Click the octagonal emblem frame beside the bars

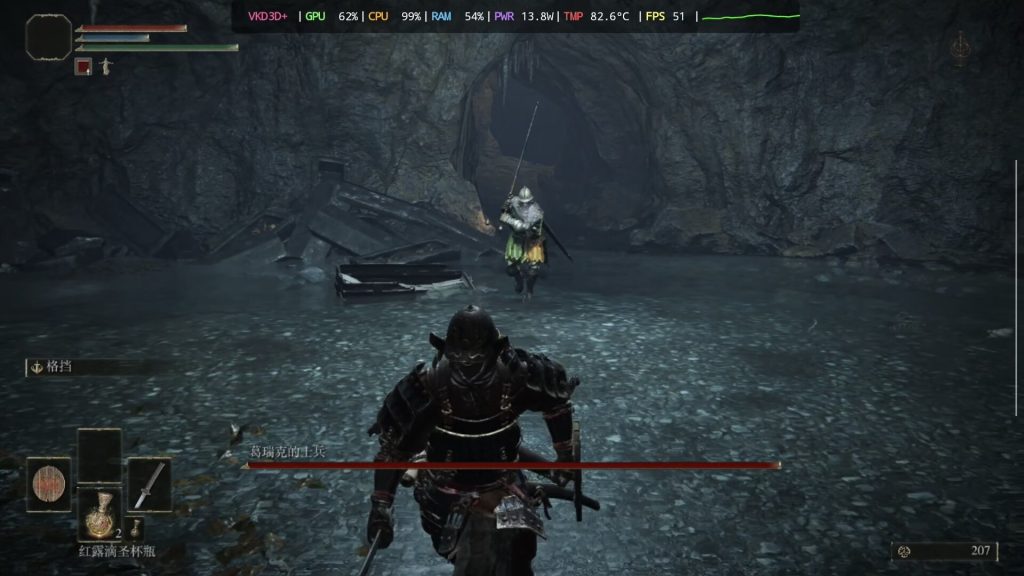(48, 38)
